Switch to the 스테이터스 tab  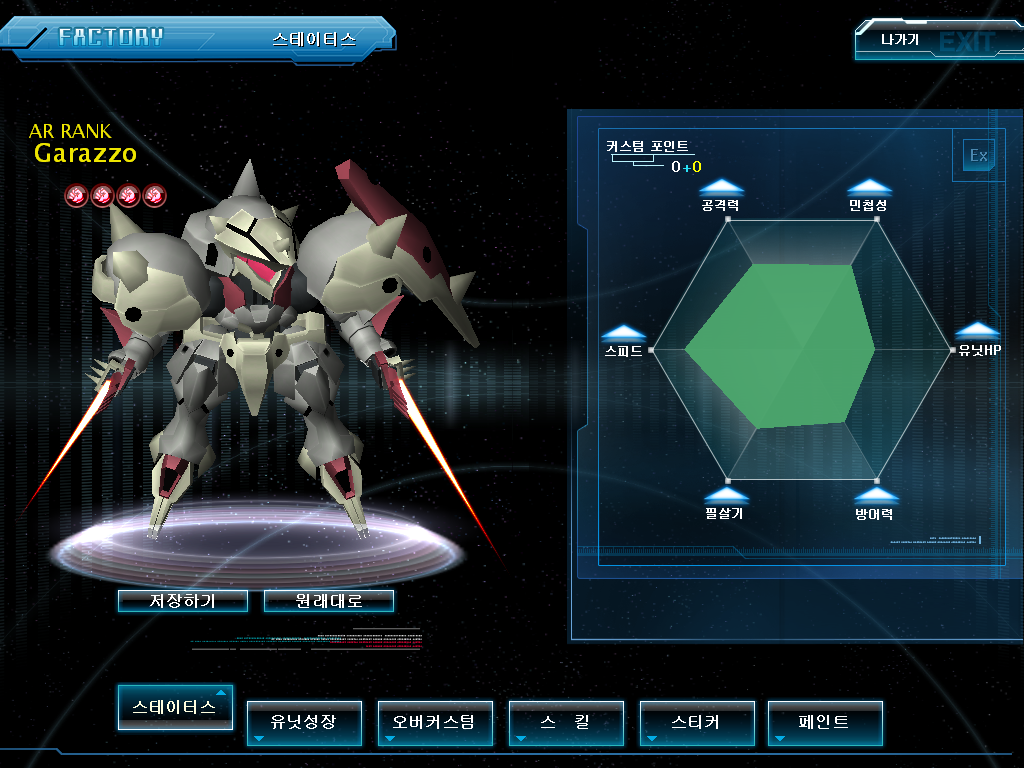click(x=175, y=707)
